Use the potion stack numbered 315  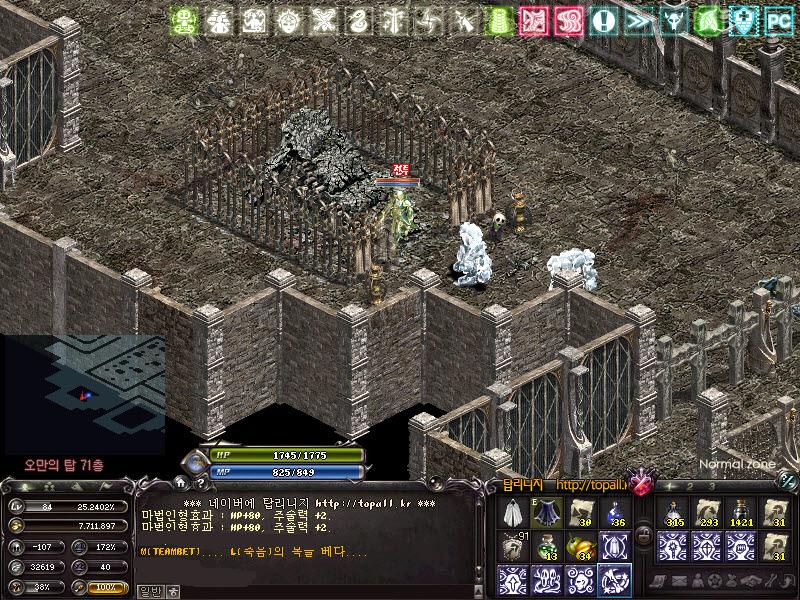point(674,513)
